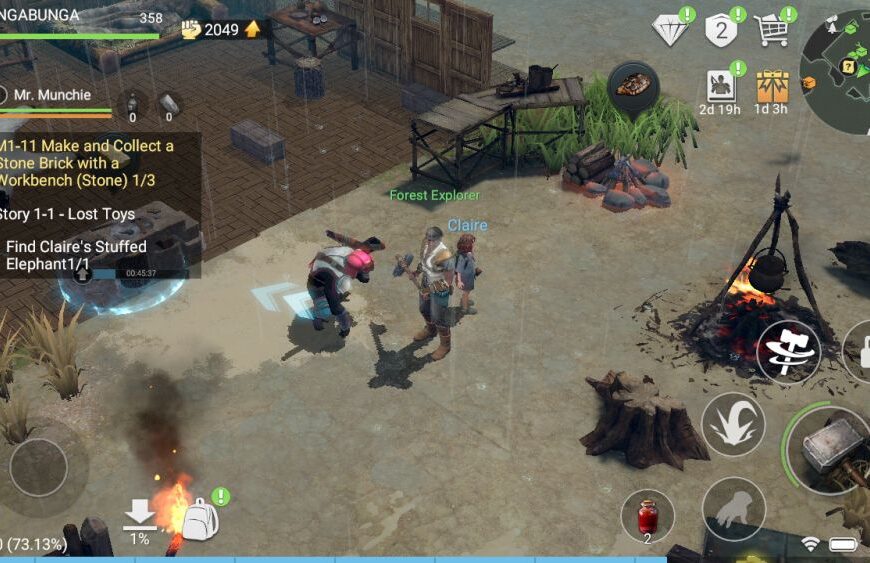Tap the download progress arrow icon
The height and width of the screenshot is (563, 870).
(x=140, y=516)
